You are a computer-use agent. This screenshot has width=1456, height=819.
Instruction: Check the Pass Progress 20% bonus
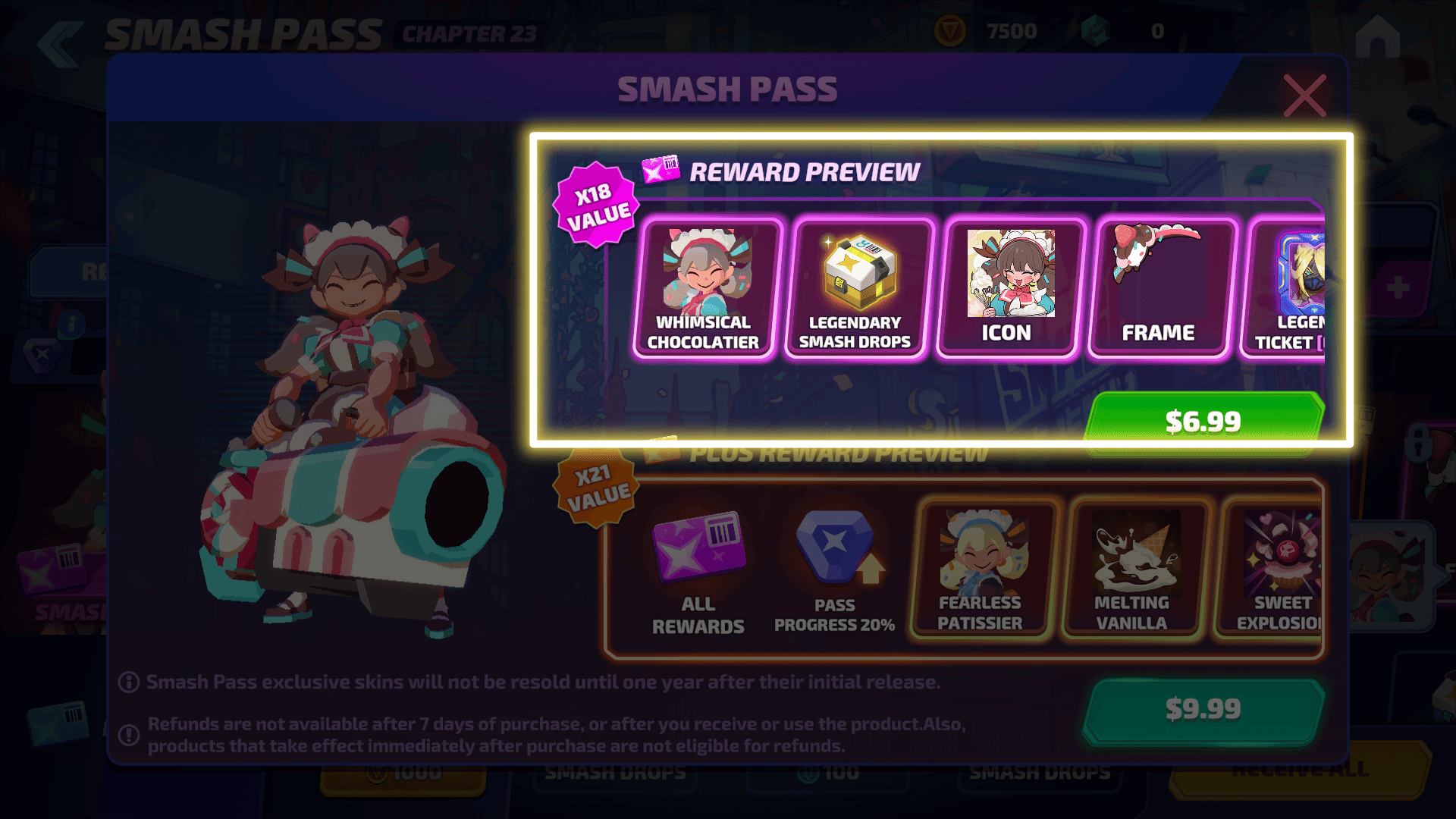[835, 573]
